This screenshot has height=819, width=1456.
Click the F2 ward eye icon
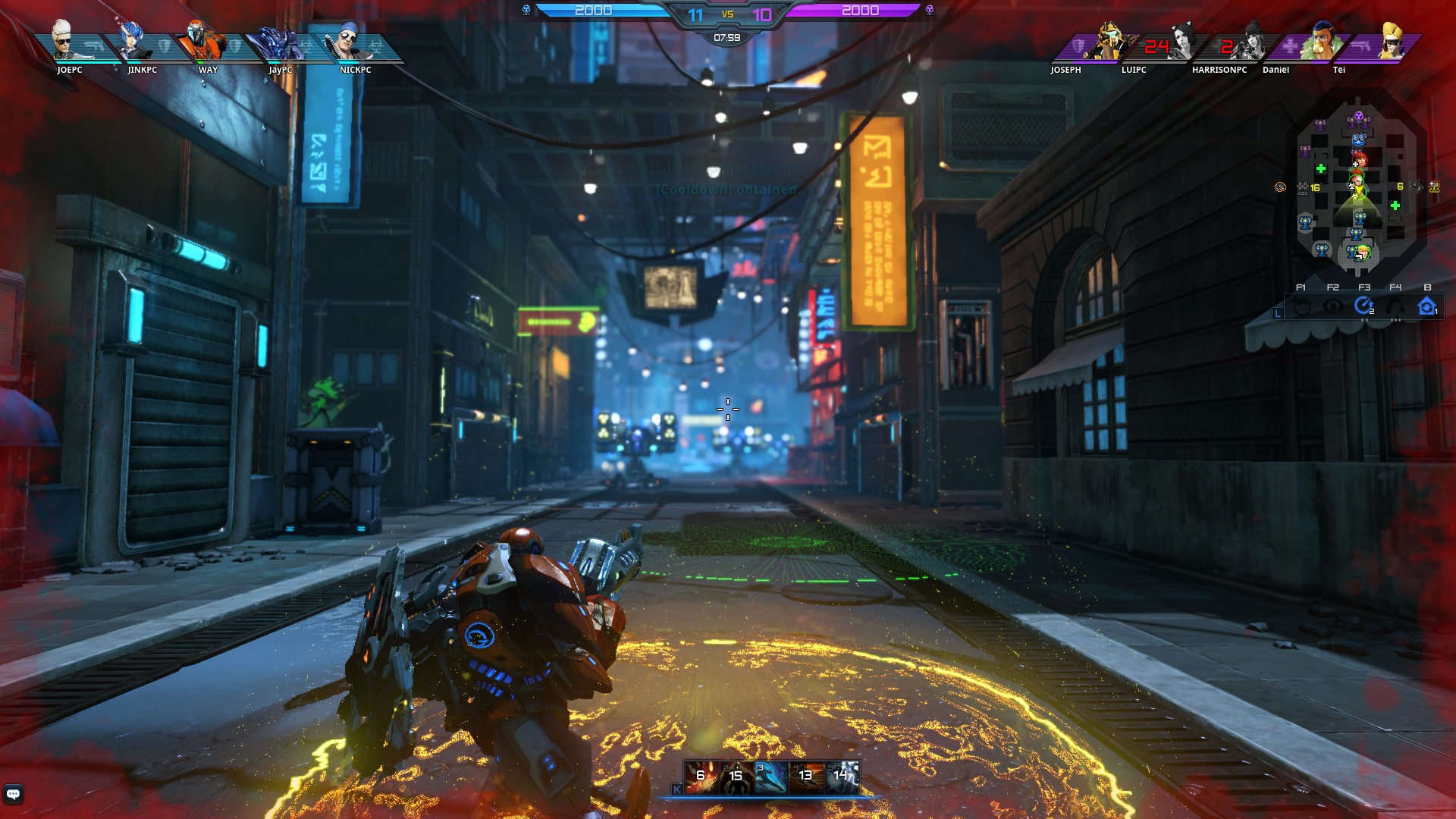click(1332, 305)
